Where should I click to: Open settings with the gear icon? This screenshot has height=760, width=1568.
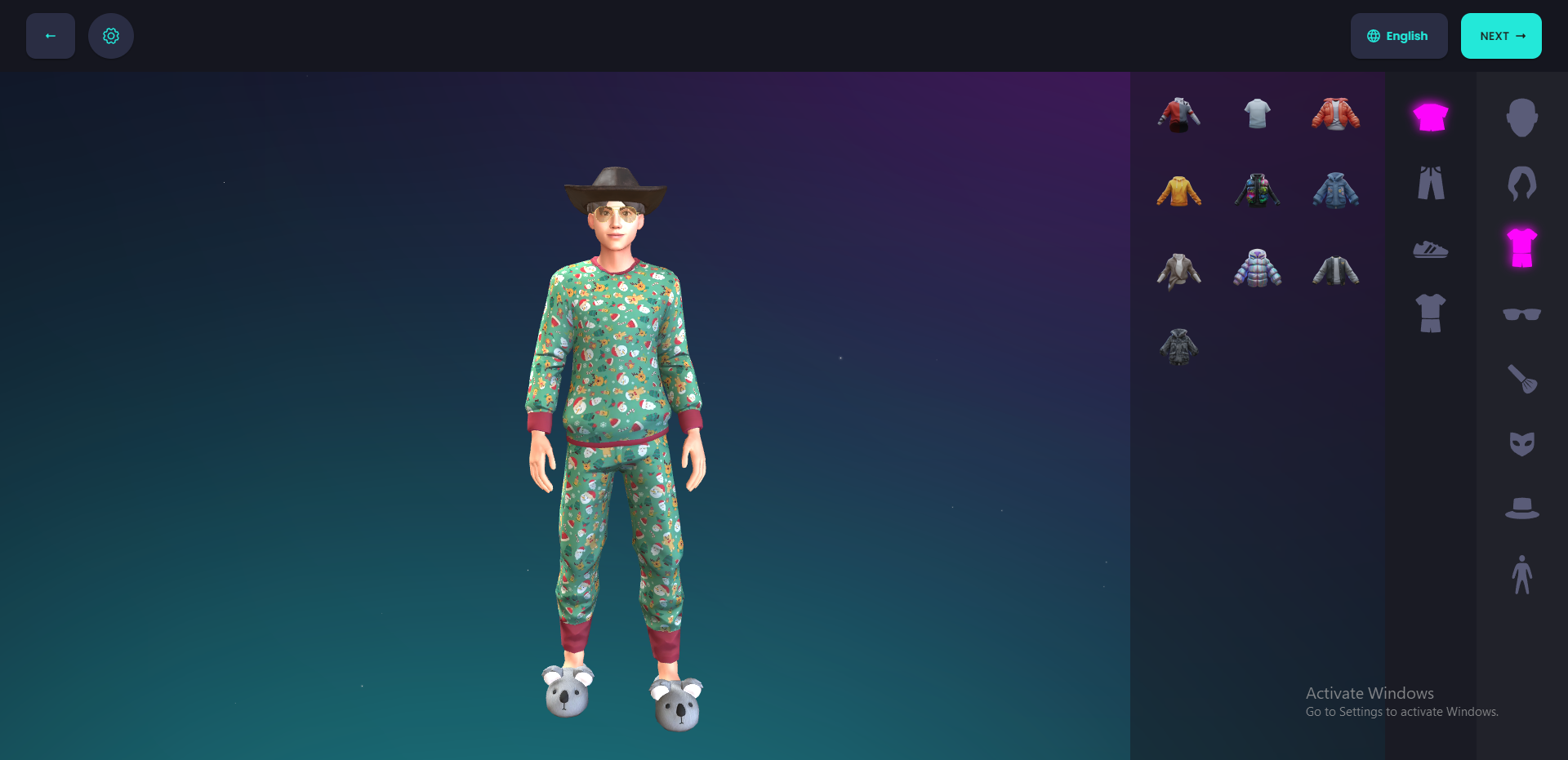click(111, 36)
